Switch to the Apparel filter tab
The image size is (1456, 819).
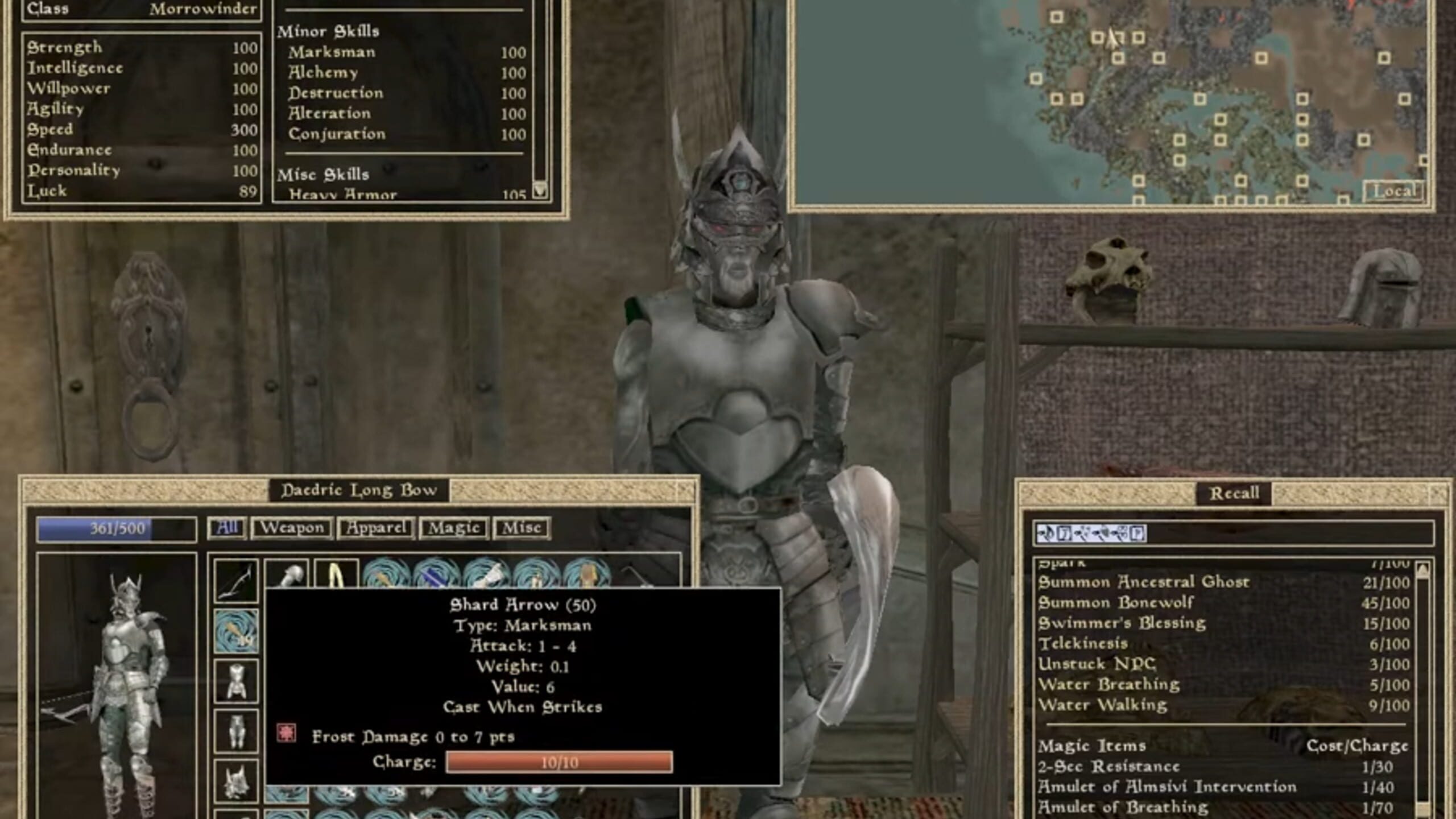pyautogui.click(x=375, y=528)
